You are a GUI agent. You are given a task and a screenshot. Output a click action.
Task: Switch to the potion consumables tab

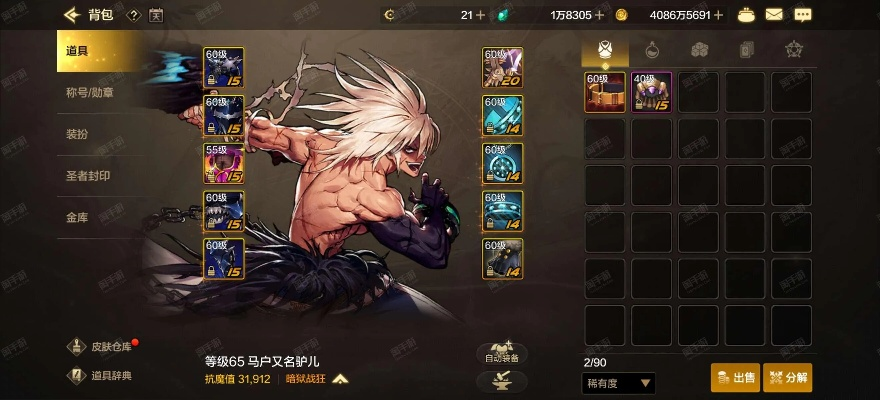(651, 49)
